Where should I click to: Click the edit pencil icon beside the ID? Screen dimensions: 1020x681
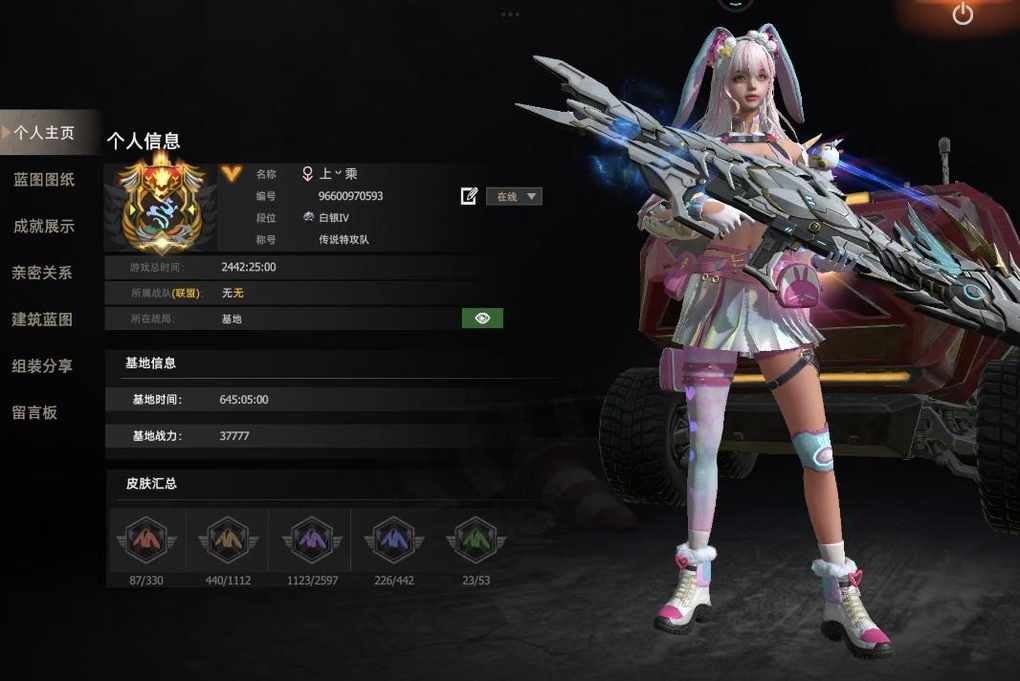point(469,196)
